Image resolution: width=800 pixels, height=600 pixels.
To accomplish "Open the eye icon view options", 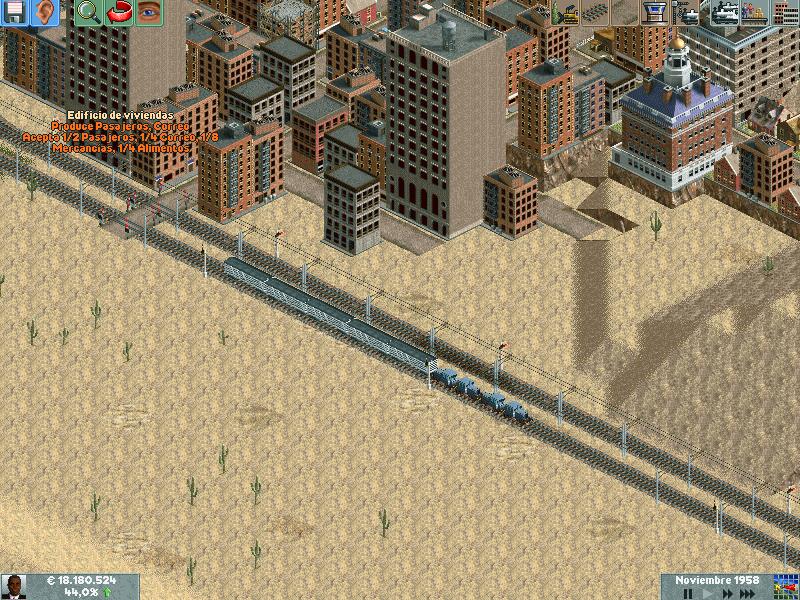I will (149, 13).
